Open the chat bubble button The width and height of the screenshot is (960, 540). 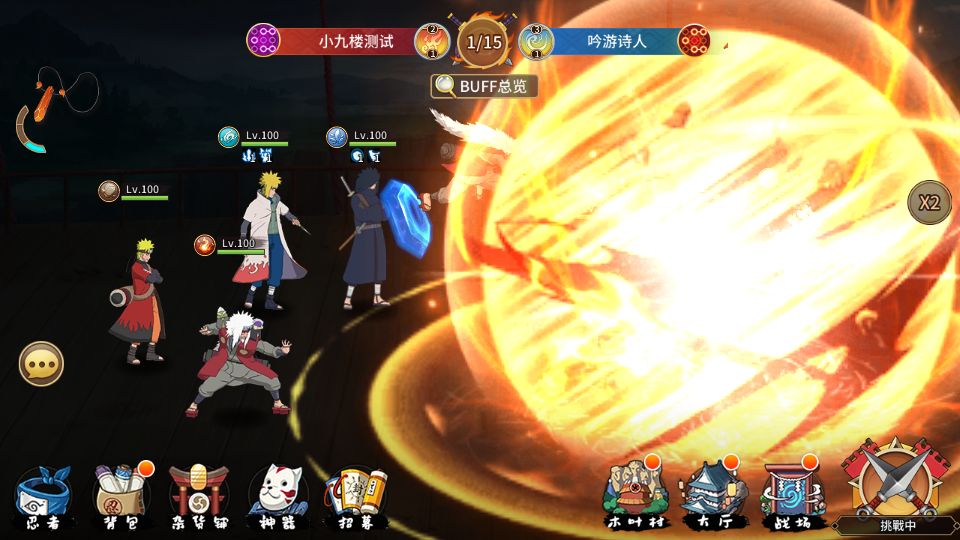point(41,363)
